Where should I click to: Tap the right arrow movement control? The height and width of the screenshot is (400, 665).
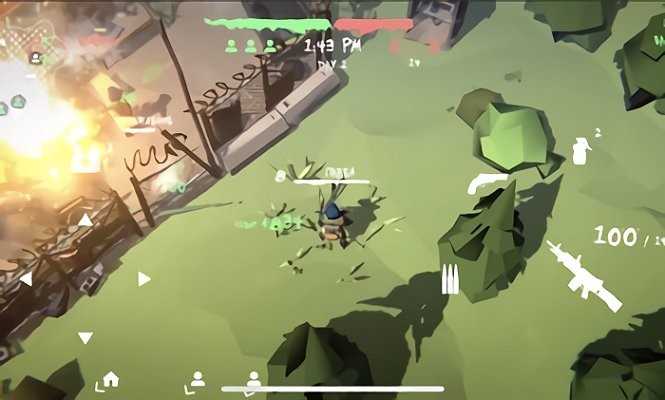pyautogui.click(x=144, y=279)
